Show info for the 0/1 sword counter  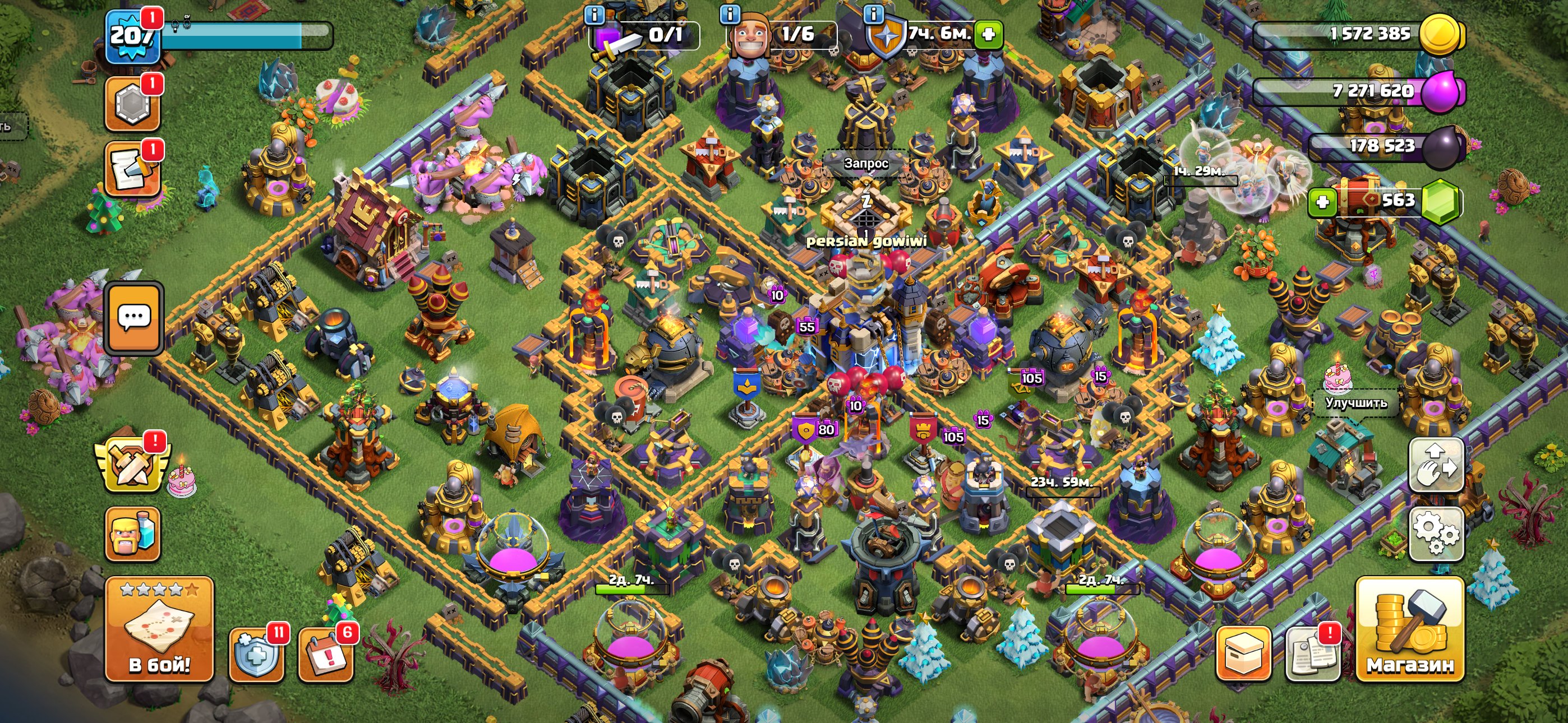(x=594, y=13)
